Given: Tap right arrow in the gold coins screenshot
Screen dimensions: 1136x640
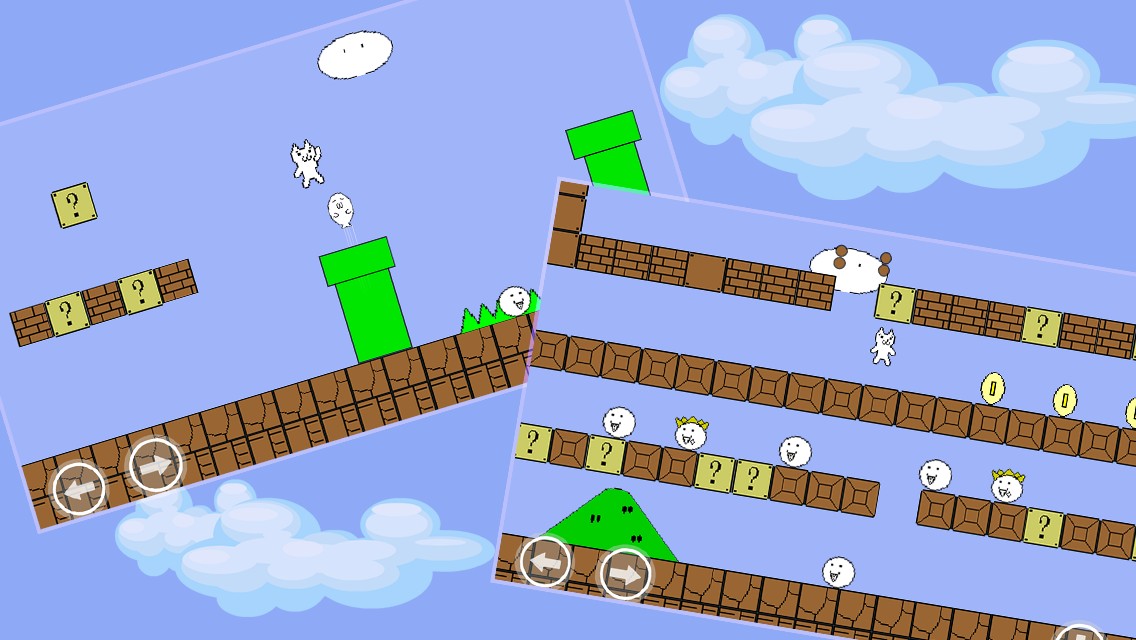Looking at the screenshot, I should (x=625, y=574).
